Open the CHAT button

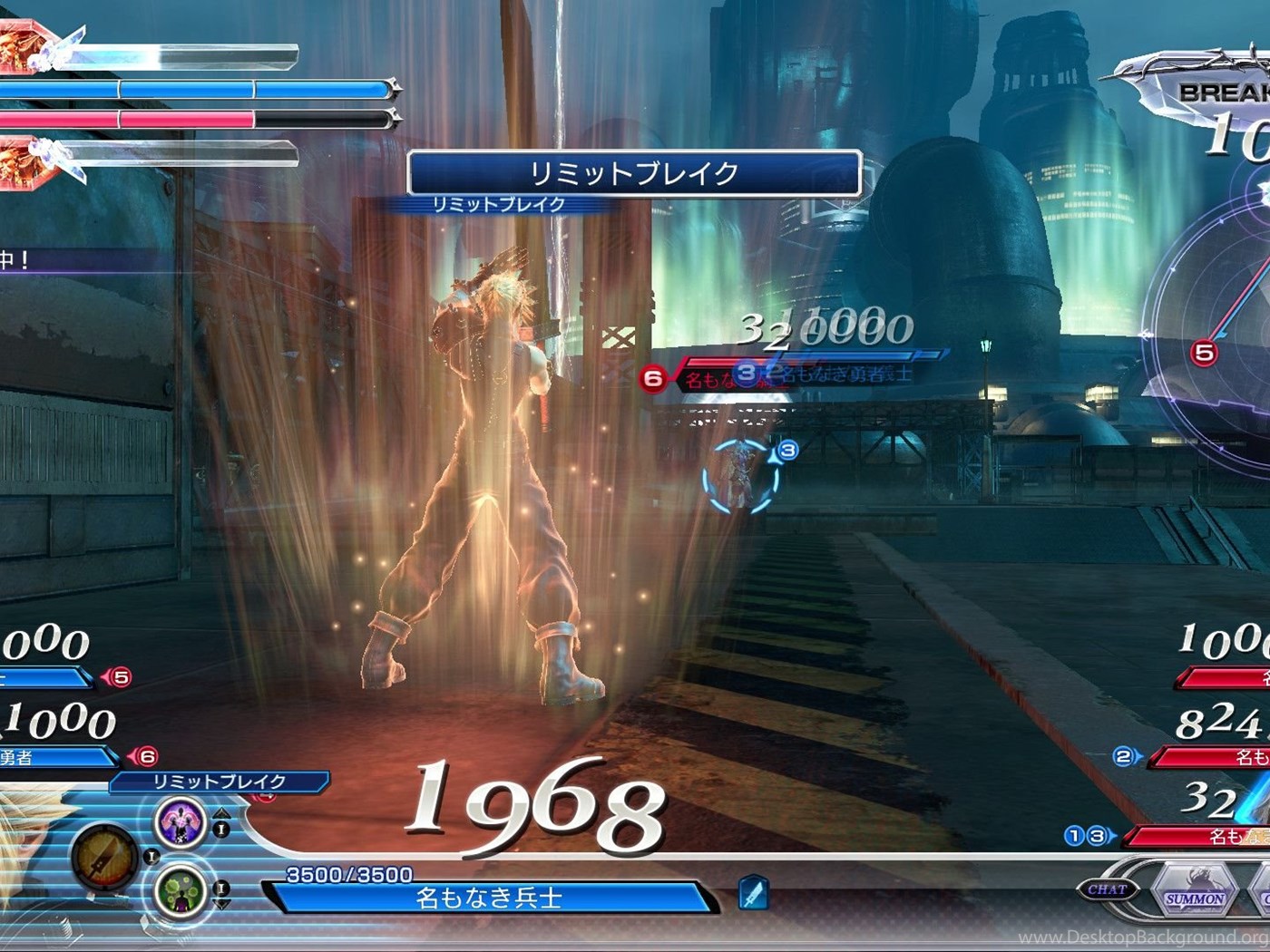(x=1107, y=889)
